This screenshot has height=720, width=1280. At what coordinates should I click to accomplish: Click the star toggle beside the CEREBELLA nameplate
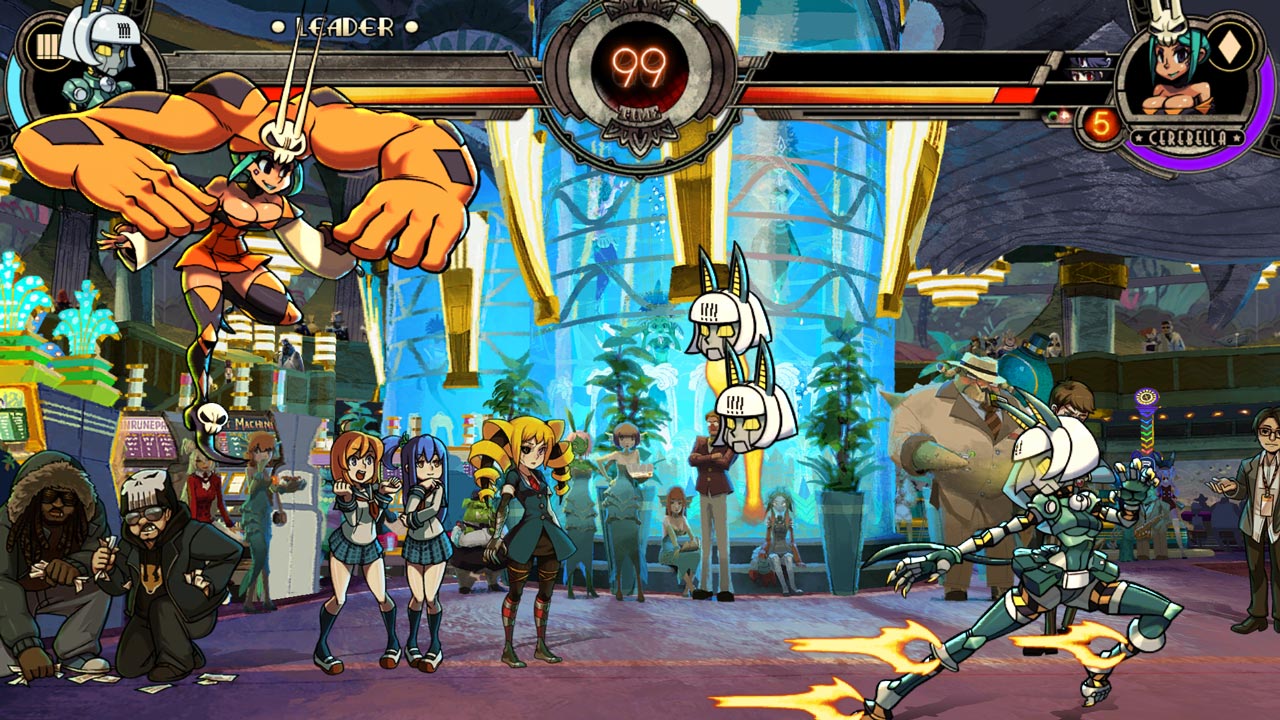tap(1139, 138)
